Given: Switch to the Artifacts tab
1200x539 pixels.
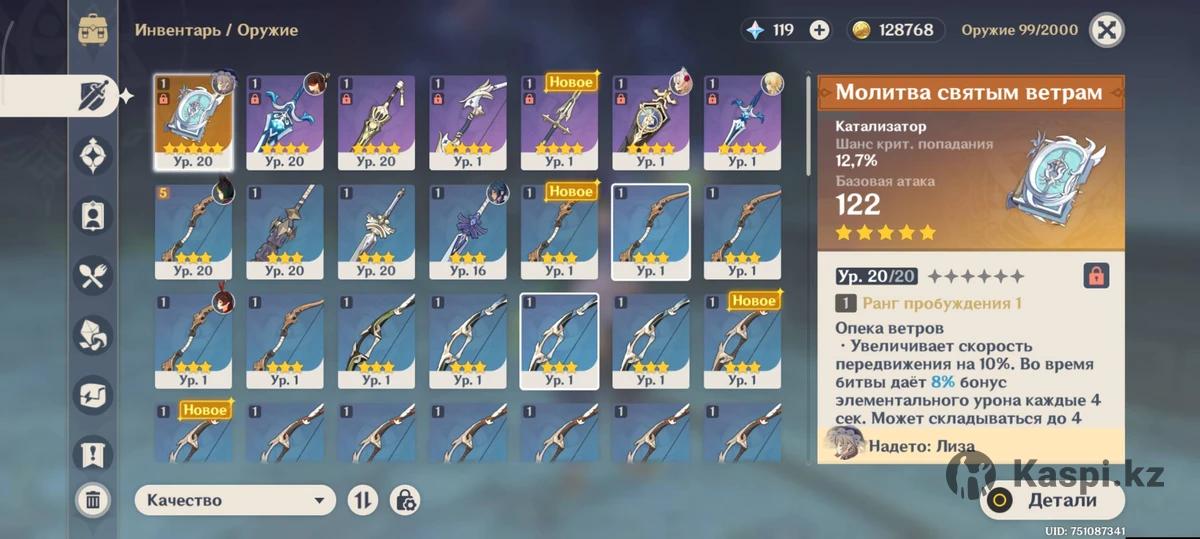Looking at the screenshot, I should (x=94, y=156).
